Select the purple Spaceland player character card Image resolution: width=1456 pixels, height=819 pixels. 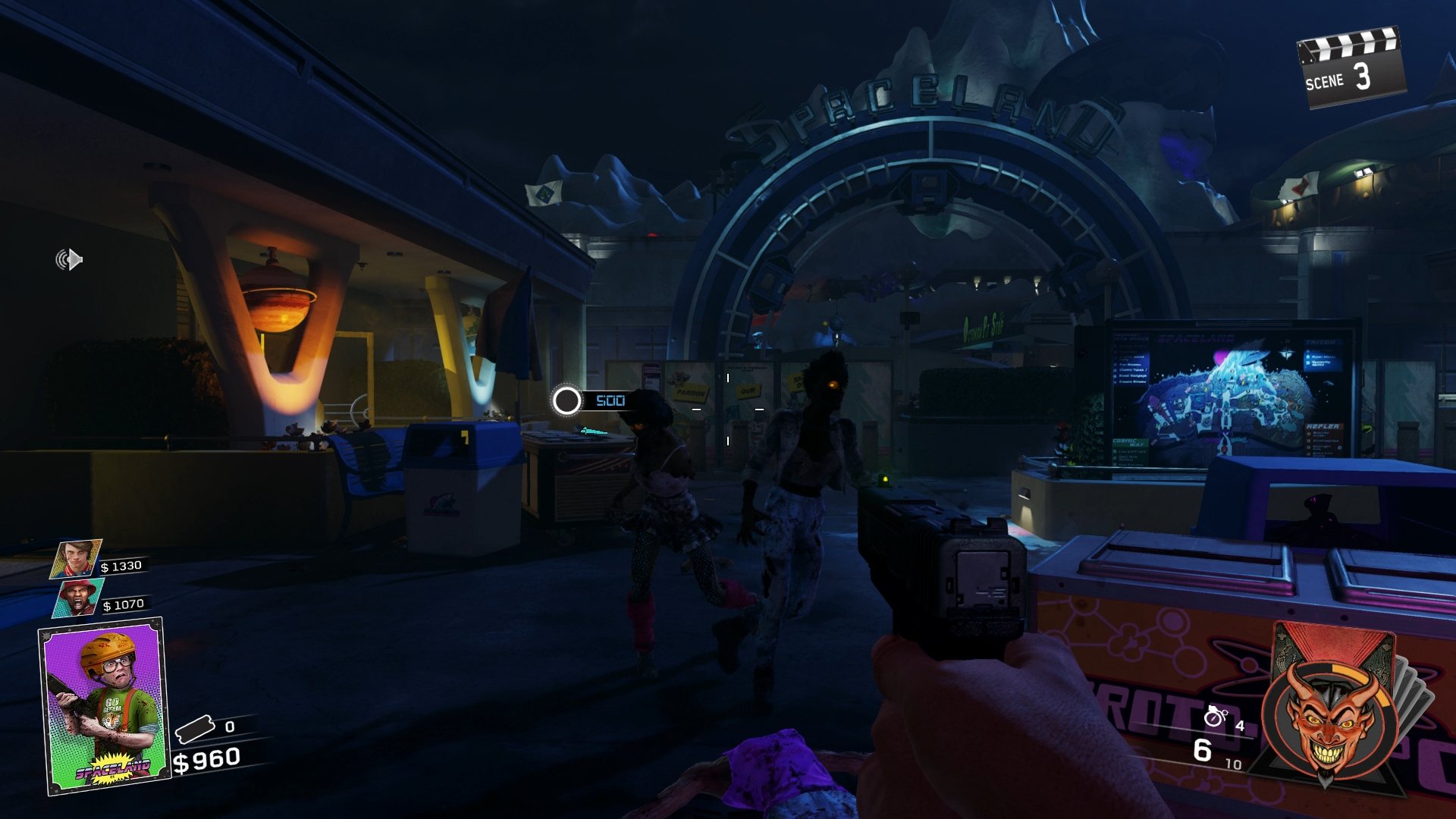click(x=104, y=707)
